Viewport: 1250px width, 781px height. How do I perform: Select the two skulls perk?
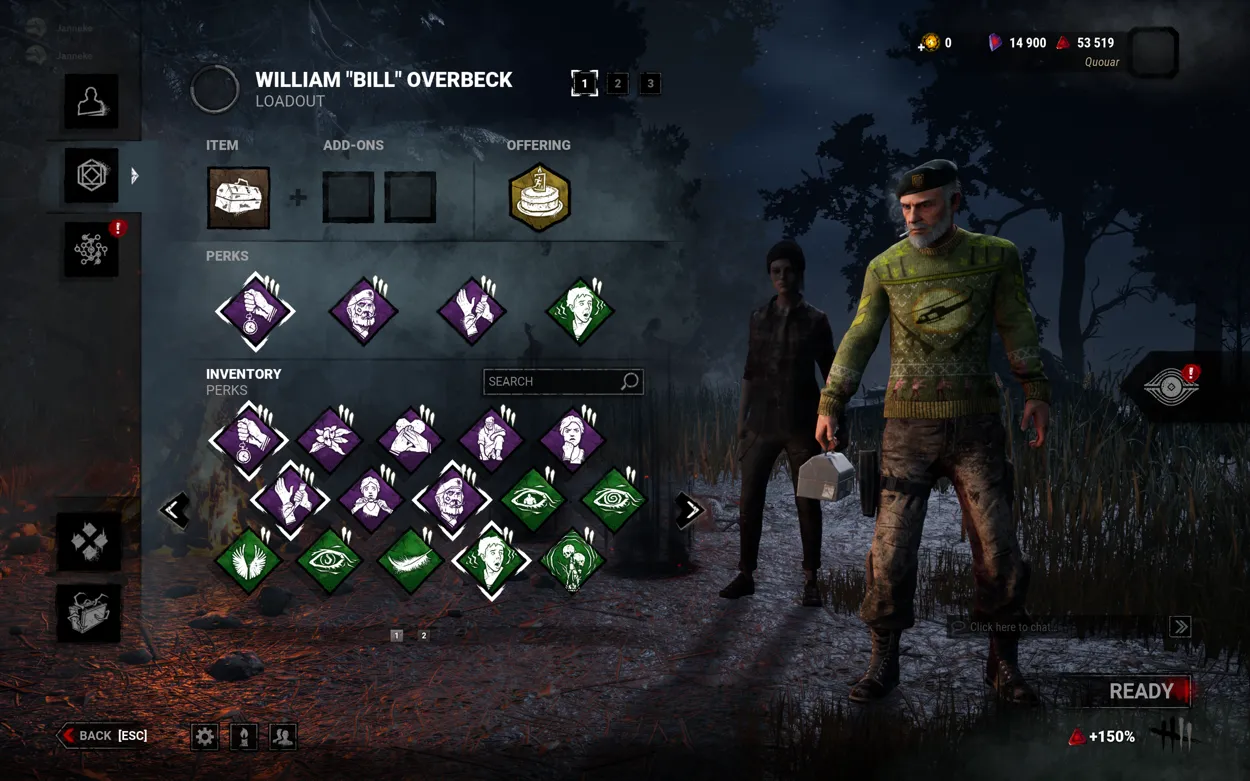[572, 561]
